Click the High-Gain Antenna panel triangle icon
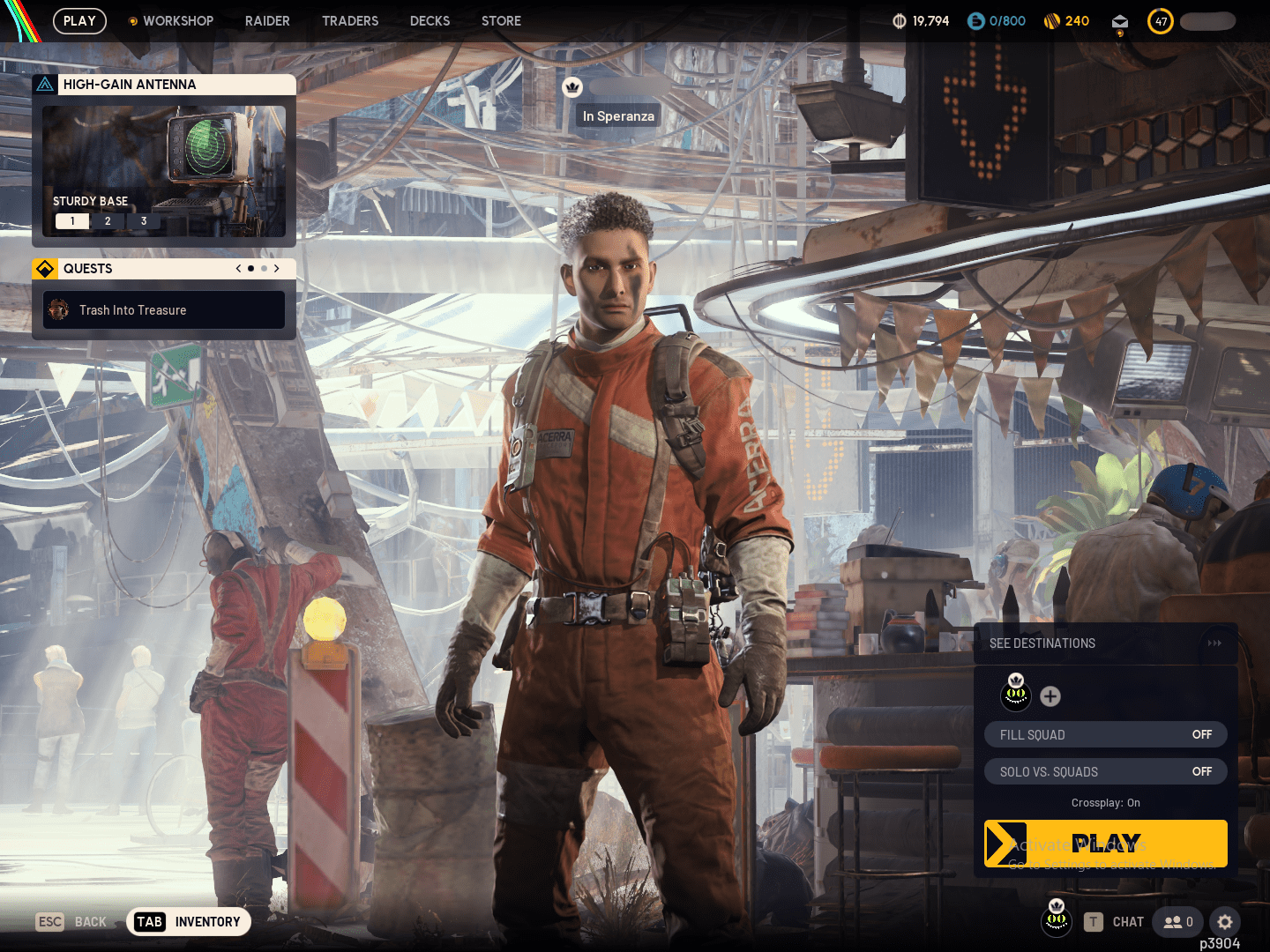The height and width of the screenshot is (952, 1270). (46, 84)
